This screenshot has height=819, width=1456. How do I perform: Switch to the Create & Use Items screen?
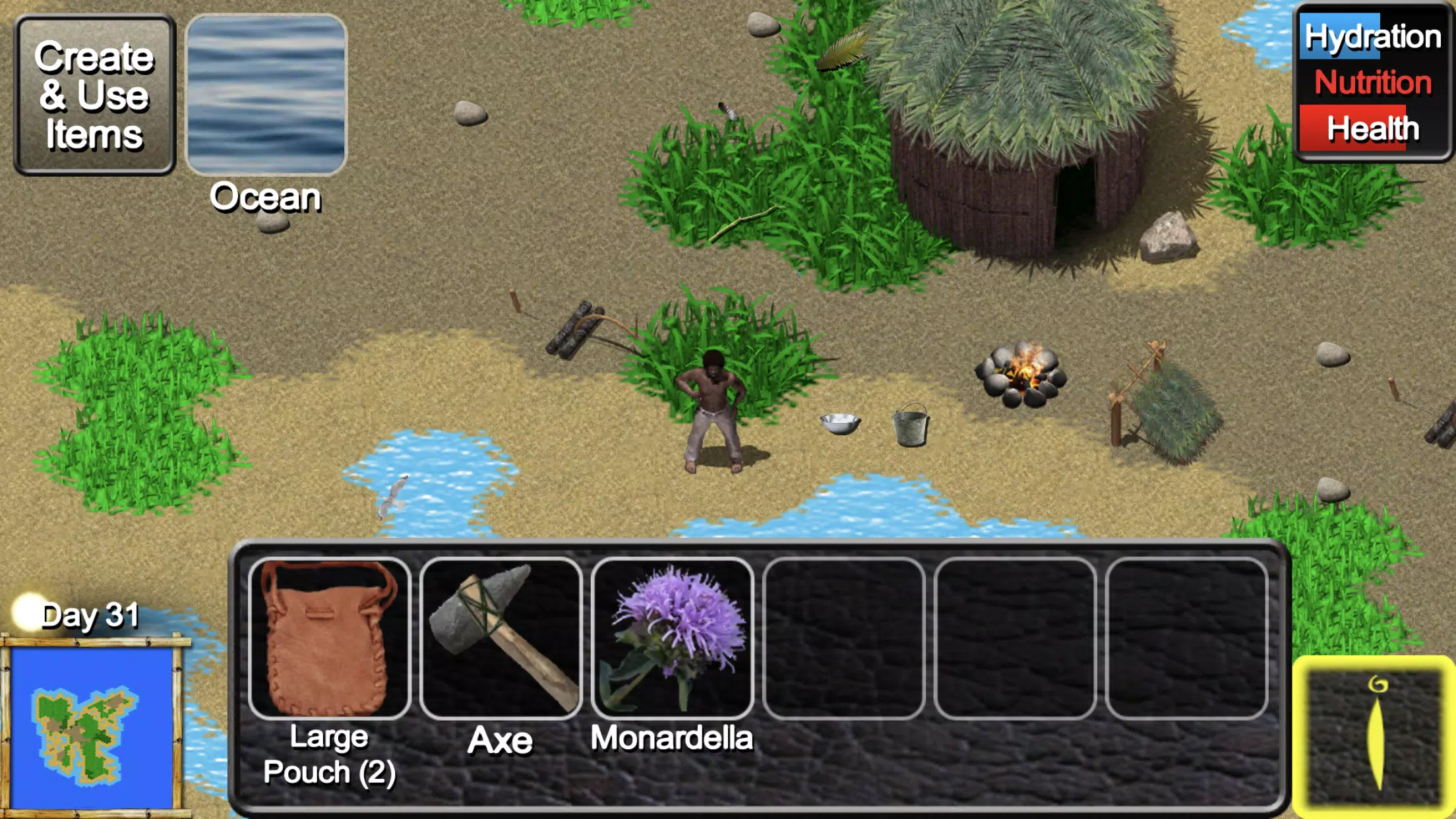96,92
